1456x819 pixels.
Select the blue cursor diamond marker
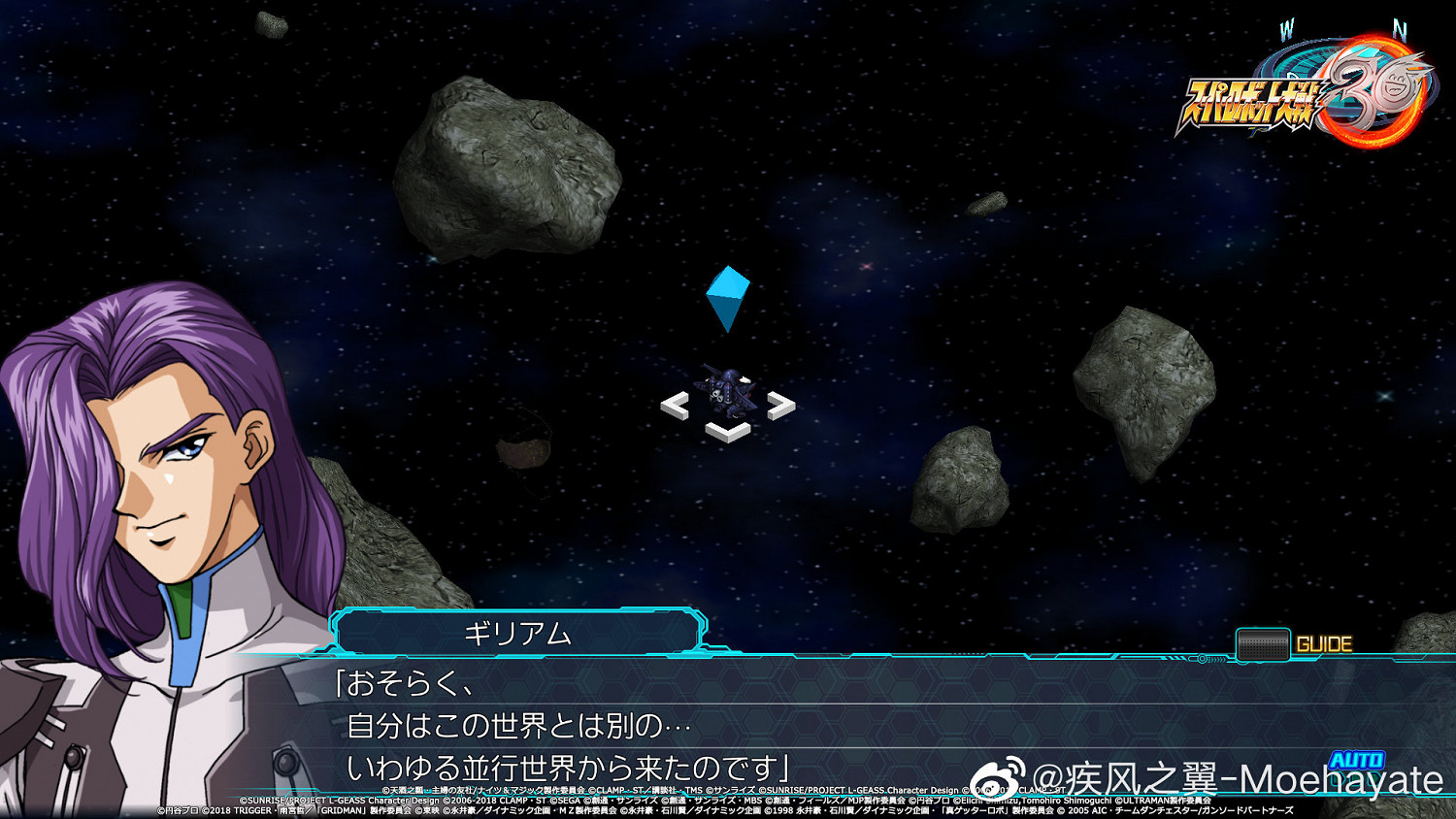[x=726, y=296]
